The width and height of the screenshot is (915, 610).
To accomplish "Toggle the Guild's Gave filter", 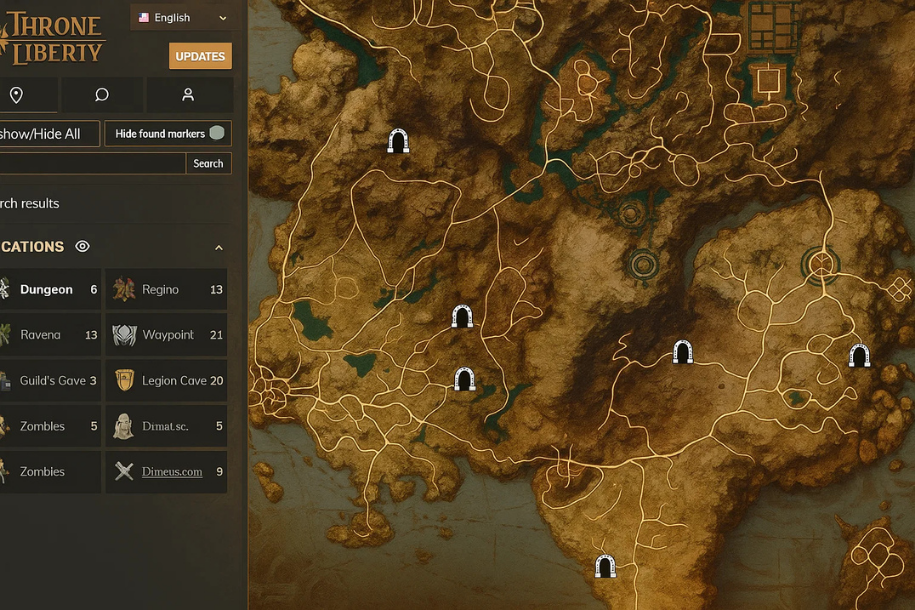I will coord(50,381).
